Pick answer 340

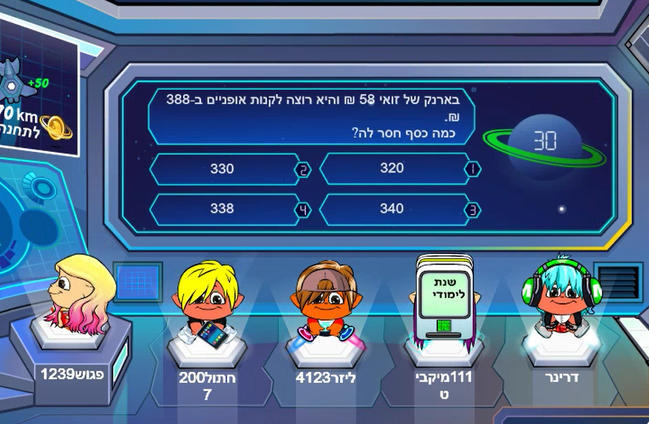point(392,209)
